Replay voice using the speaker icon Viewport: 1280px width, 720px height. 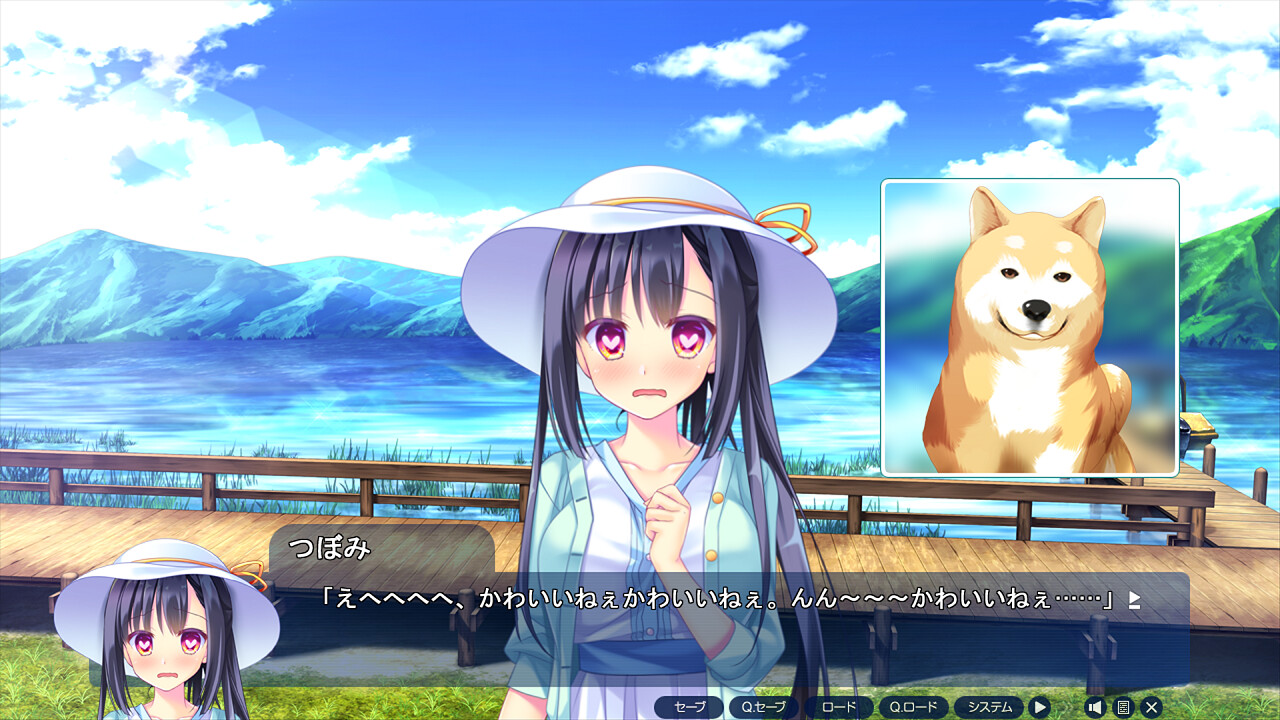tap(1095, 707)
